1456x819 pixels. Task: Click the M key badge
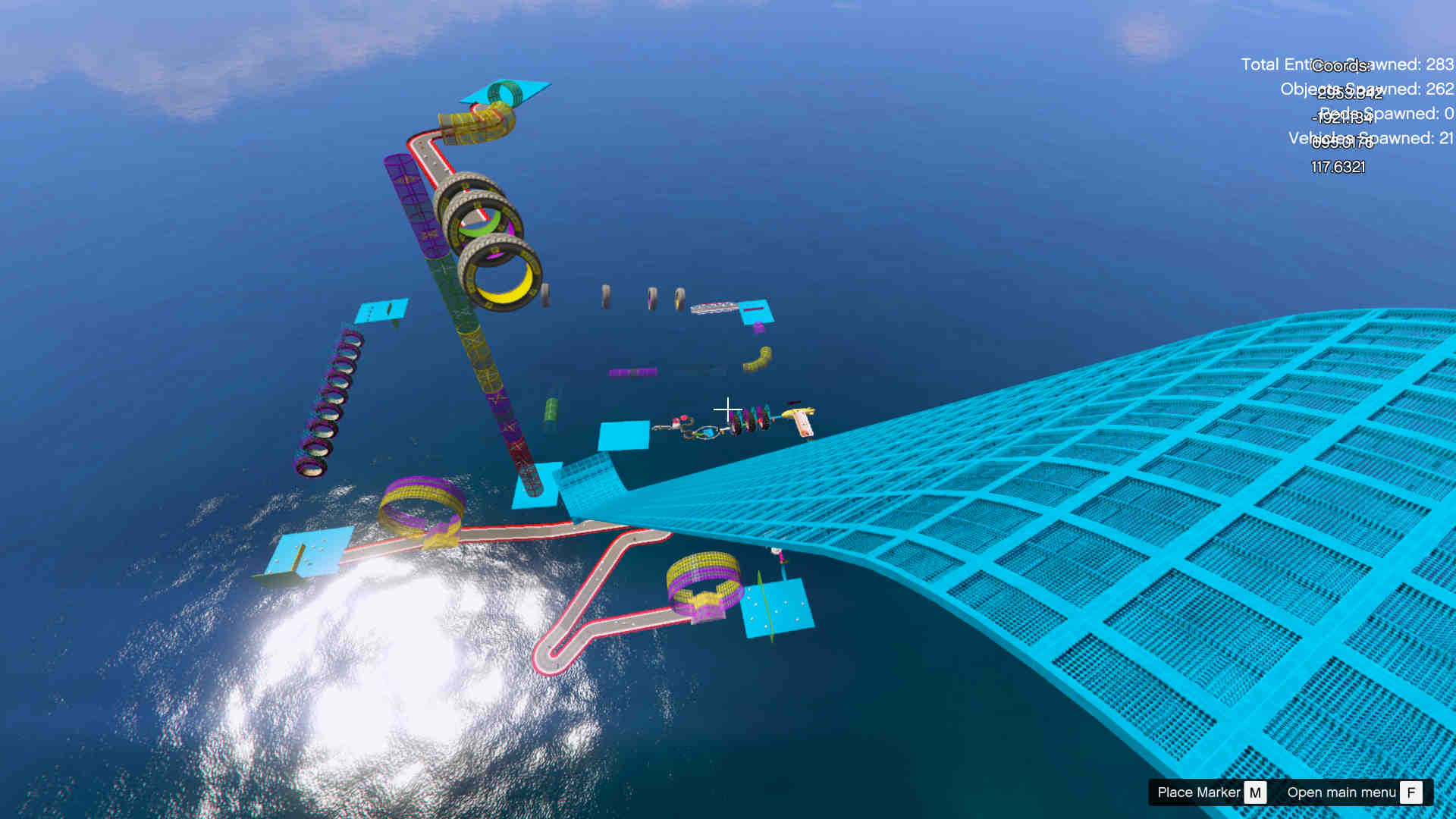tap(1256, 792)
